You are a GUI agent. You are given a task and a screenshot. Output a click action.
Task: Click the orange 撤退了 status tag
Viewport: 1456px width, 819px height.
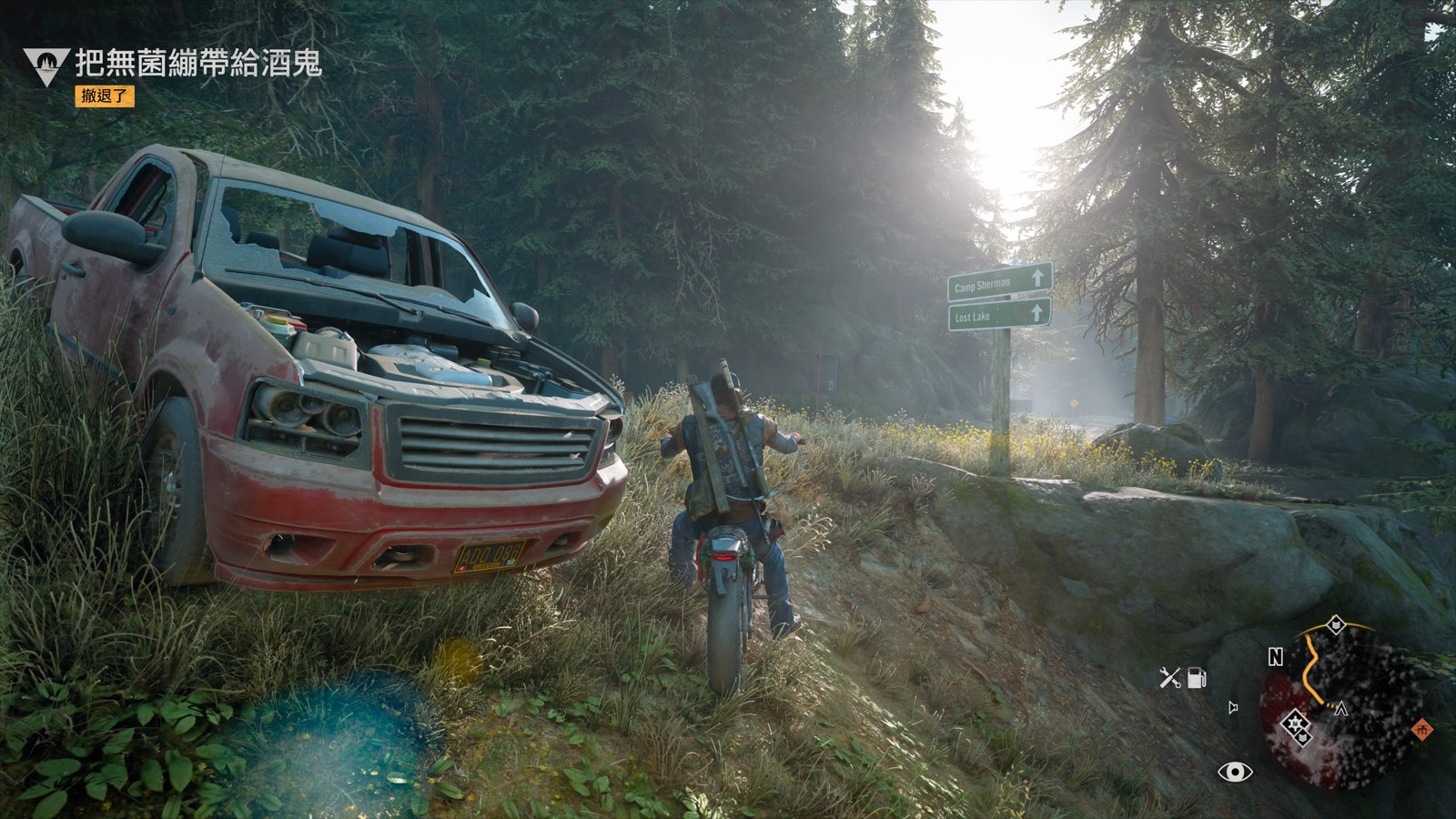click(105, 96)
